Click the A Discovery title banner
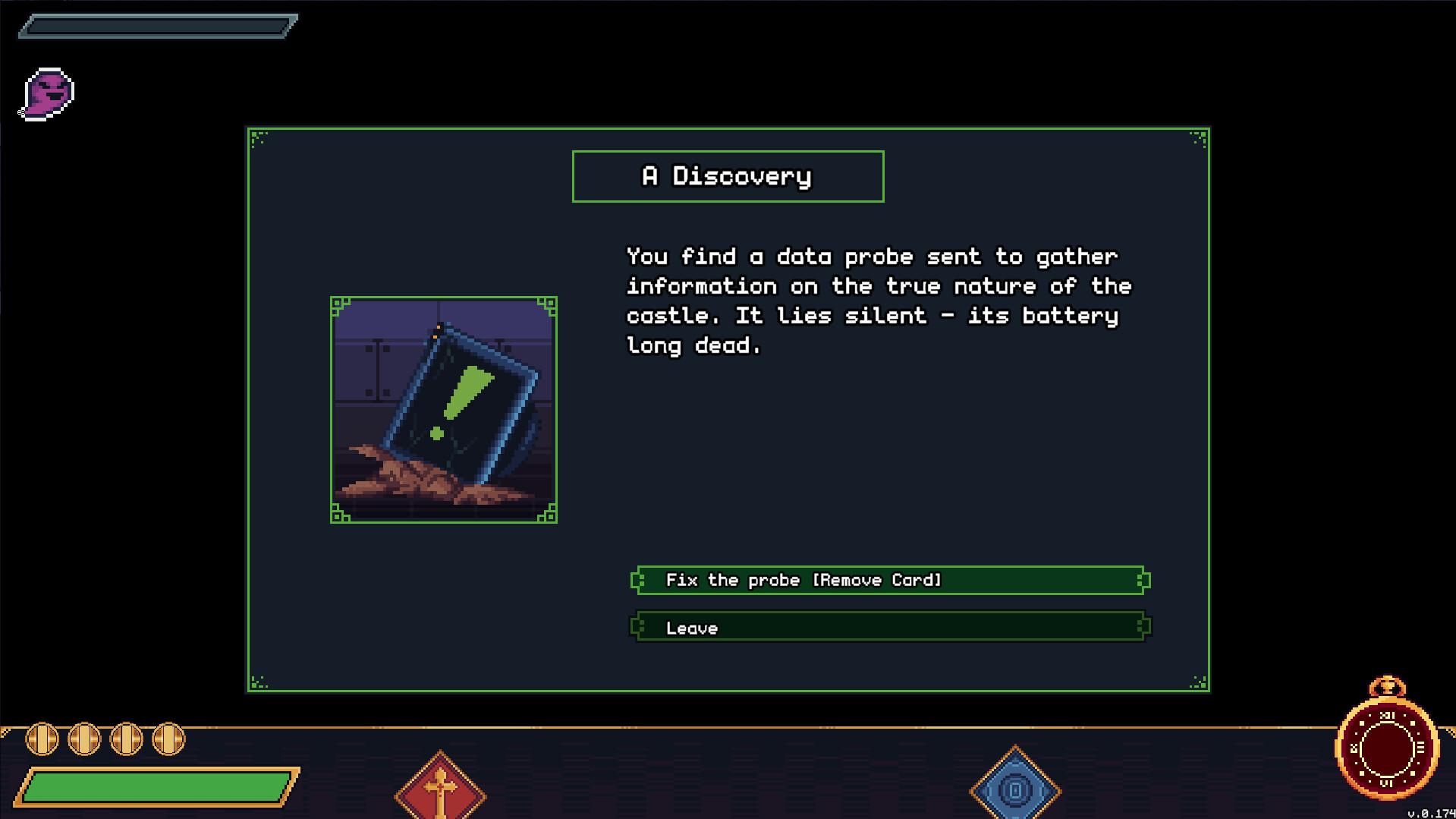Image resolution: width=1456 pixels, height=819 pixels. click(728, 175)
